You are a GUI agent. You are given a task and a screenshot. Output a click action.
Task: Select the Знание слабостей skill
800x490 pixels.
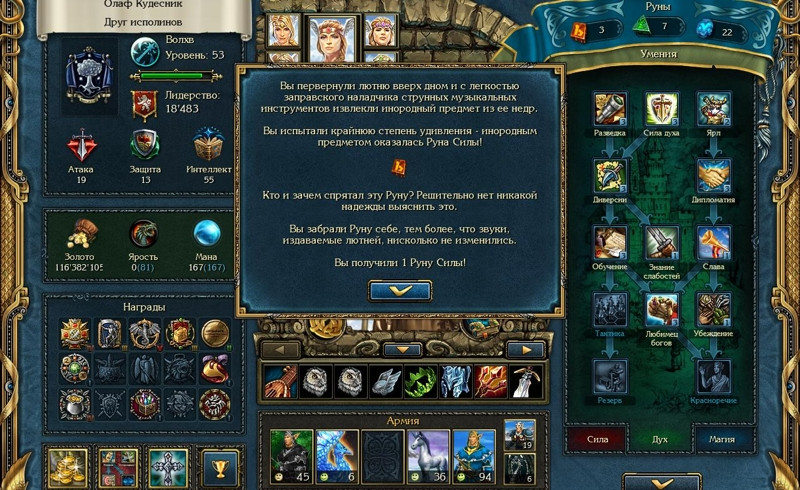(661, 243)
